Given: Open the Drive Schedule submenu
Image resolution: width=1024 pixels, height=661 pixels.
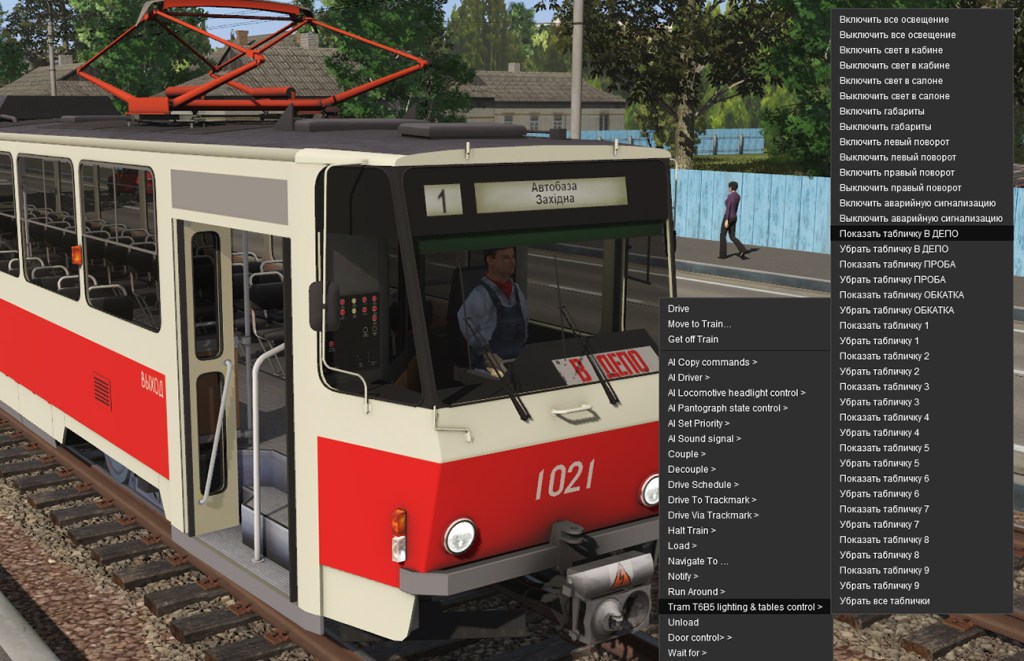Looking at the screenshot, I should [x=703, y=485].
